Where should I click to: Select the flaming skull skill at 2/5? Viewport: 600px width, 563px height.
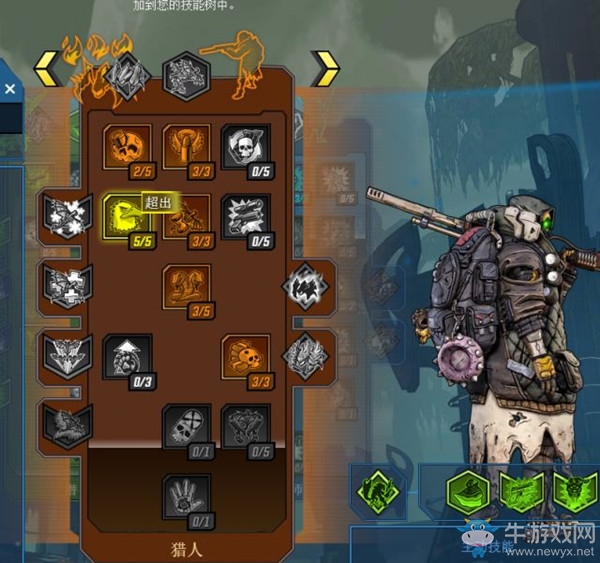[128, 148]
